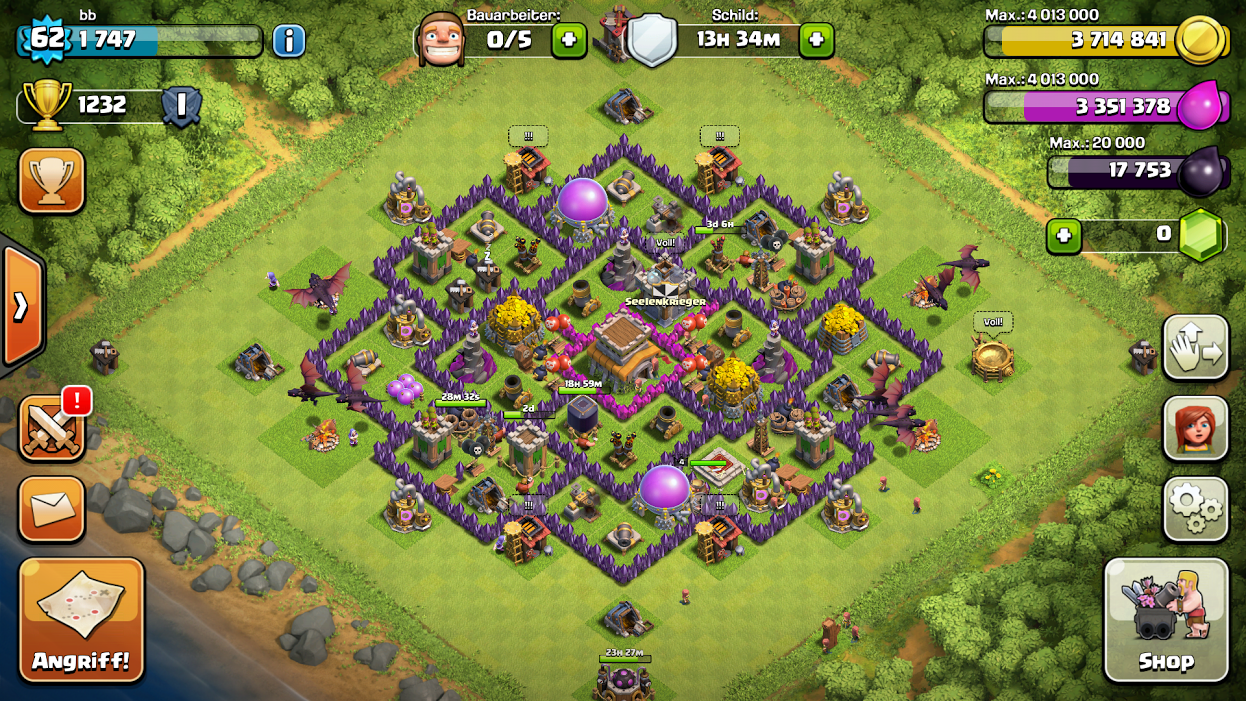
Task: Show player profile info button
Action: point(288,41)
